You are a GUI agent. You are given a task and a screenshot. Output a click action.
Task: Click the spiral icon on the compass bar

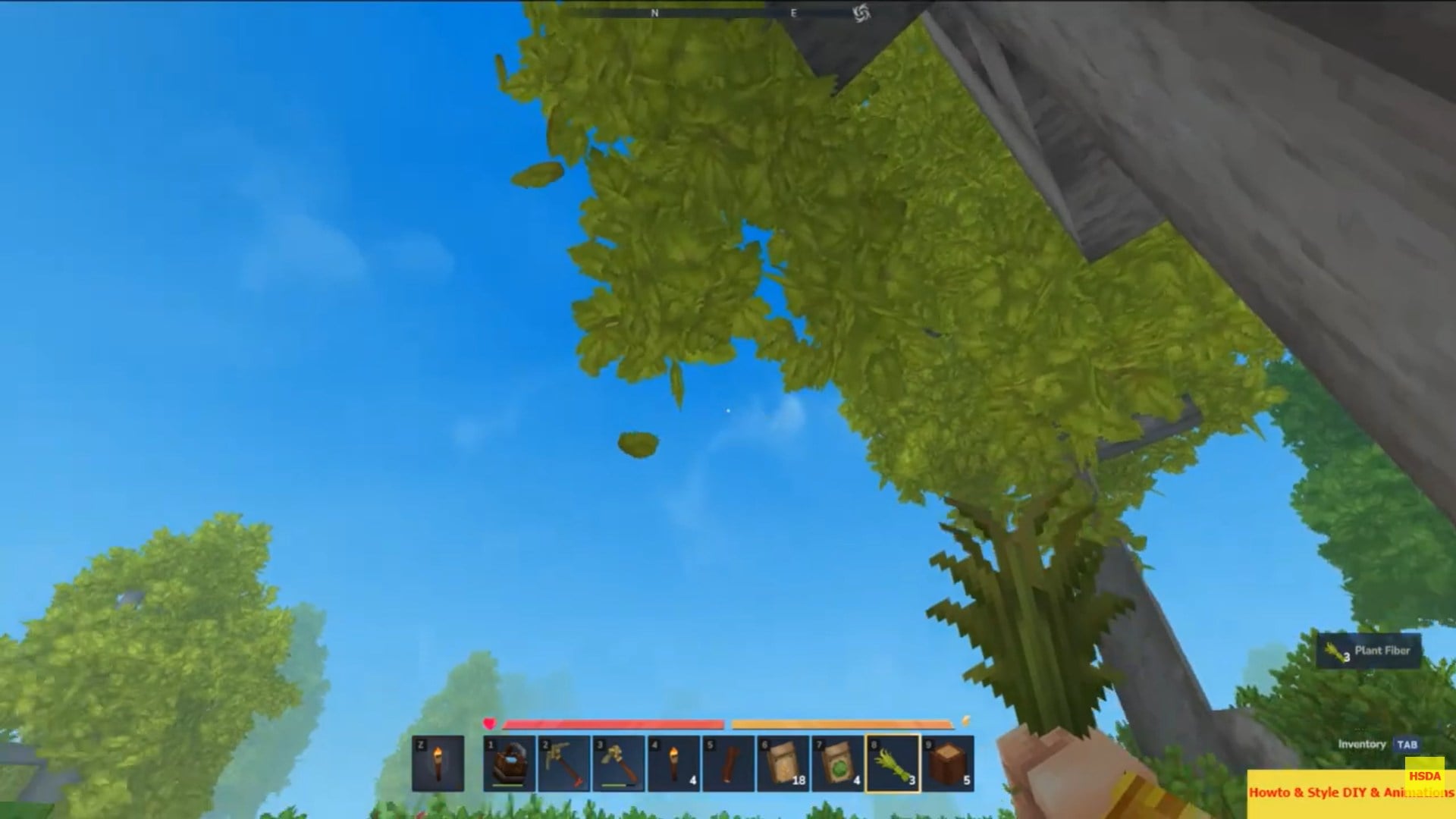861,12
